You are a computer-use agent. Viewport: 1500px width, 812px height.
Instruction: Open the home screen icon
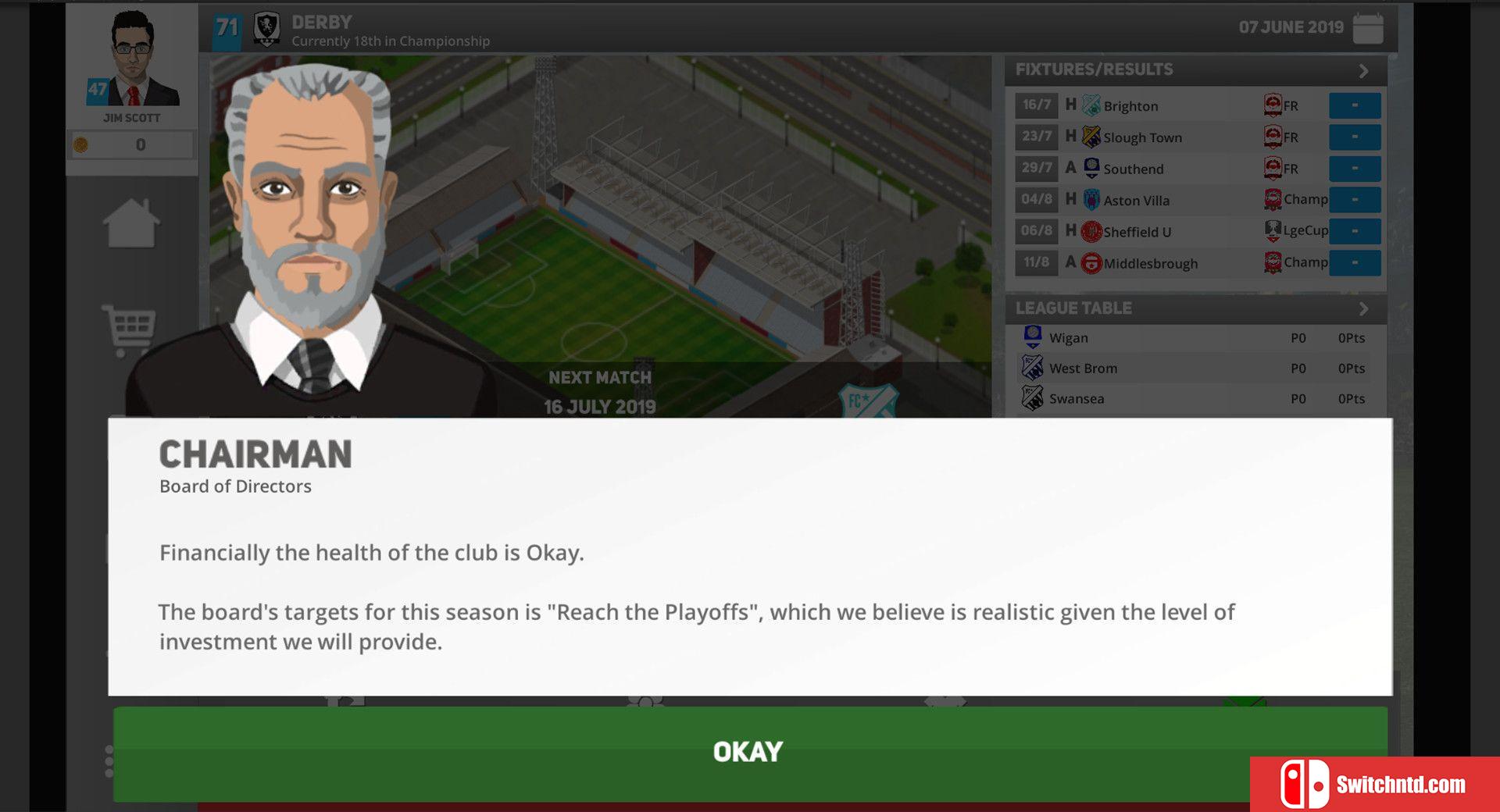[x=131, y=224]
